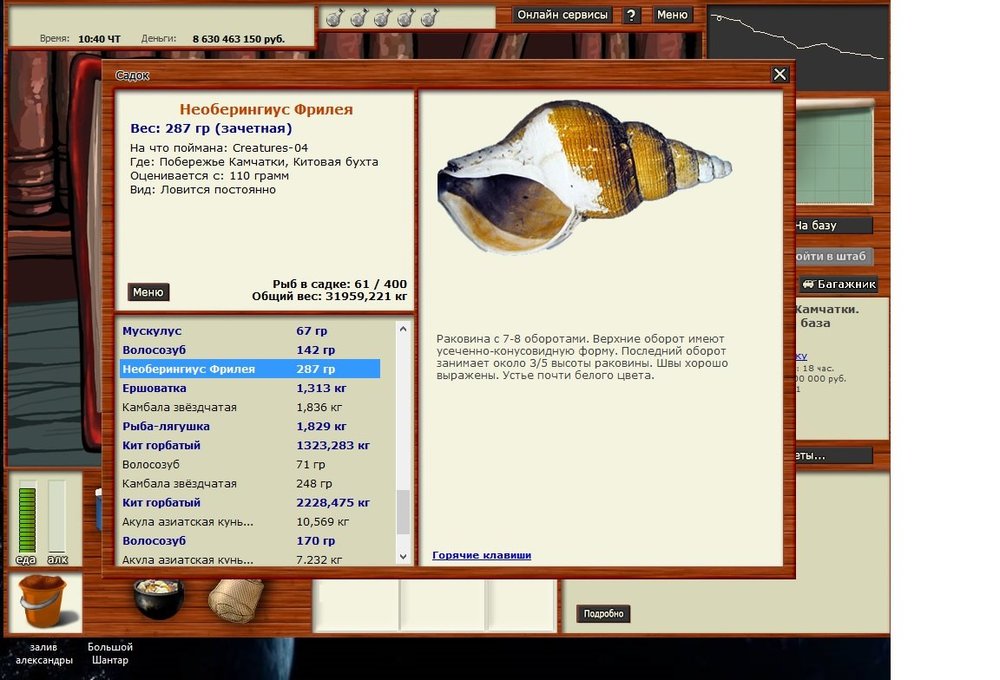The height and width of the screenshot is (680, 1000).
Task: Select the Рыба-лягушка list row
Action: (x=165, y=426)
